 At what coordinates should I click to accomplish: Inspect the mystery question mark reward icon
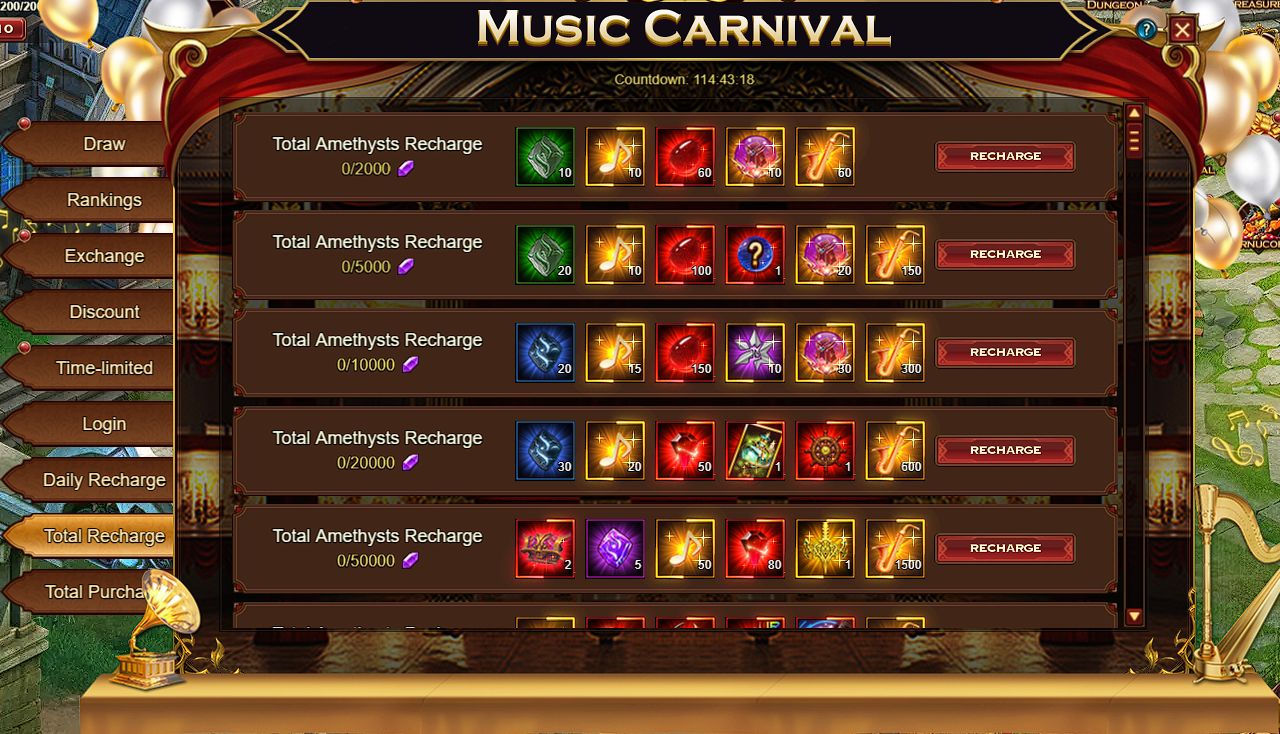[x=755, y=254]
